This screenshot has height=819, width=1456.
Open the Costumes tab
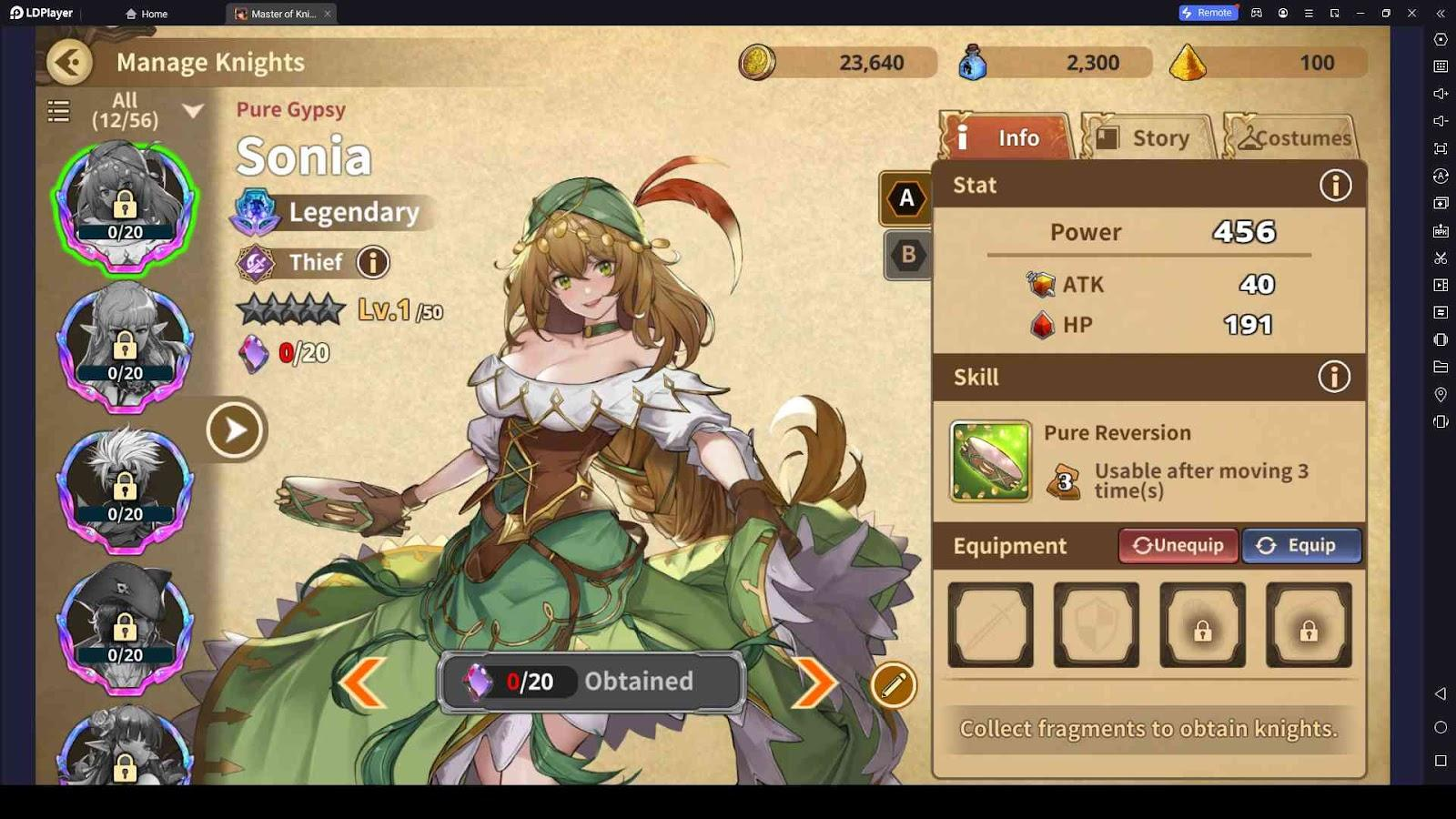click(x=1292, y=138)
